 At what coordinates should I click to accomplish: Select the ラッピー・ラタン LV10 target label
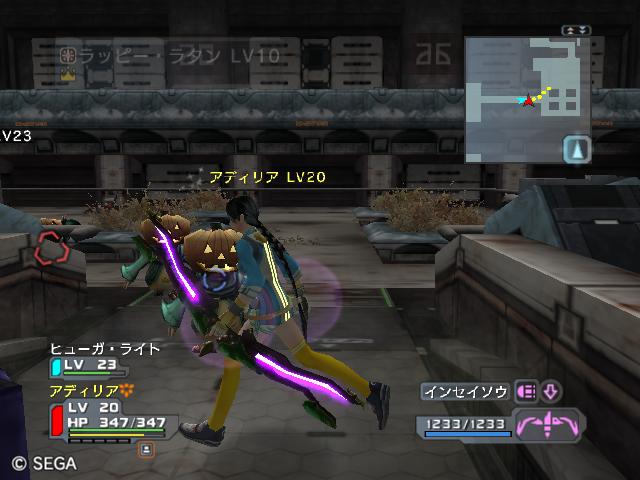click(x=170, y=56)
